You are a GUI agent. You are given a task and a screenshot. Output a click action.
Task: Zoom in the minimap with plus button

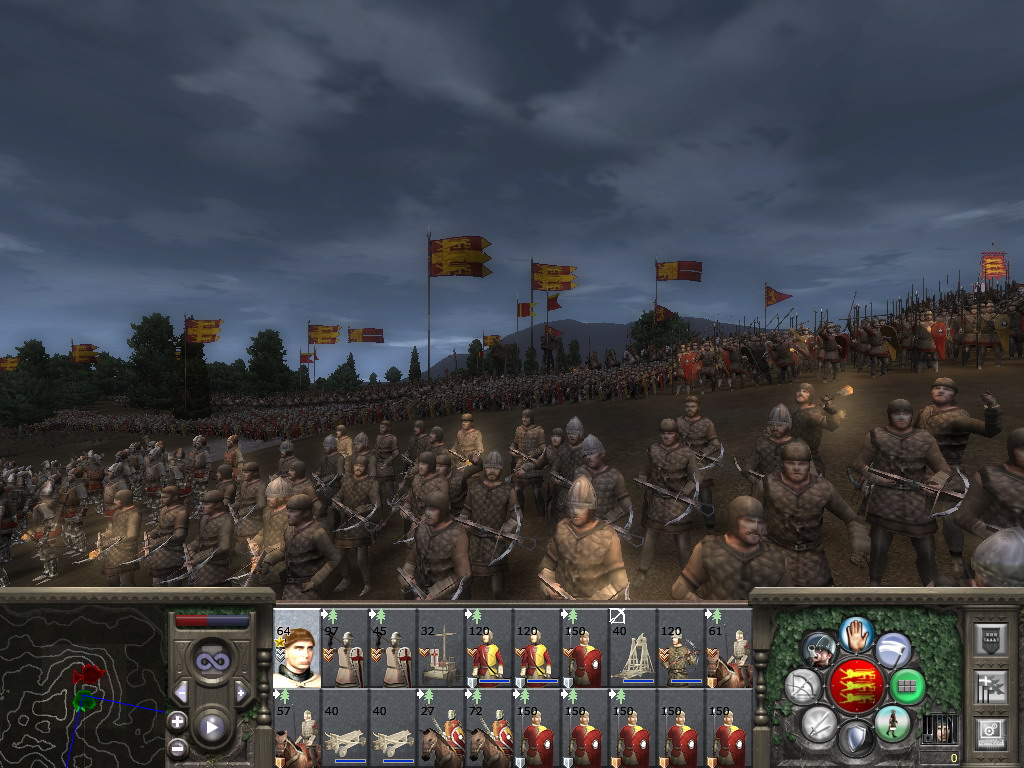[x=177, y=721]
